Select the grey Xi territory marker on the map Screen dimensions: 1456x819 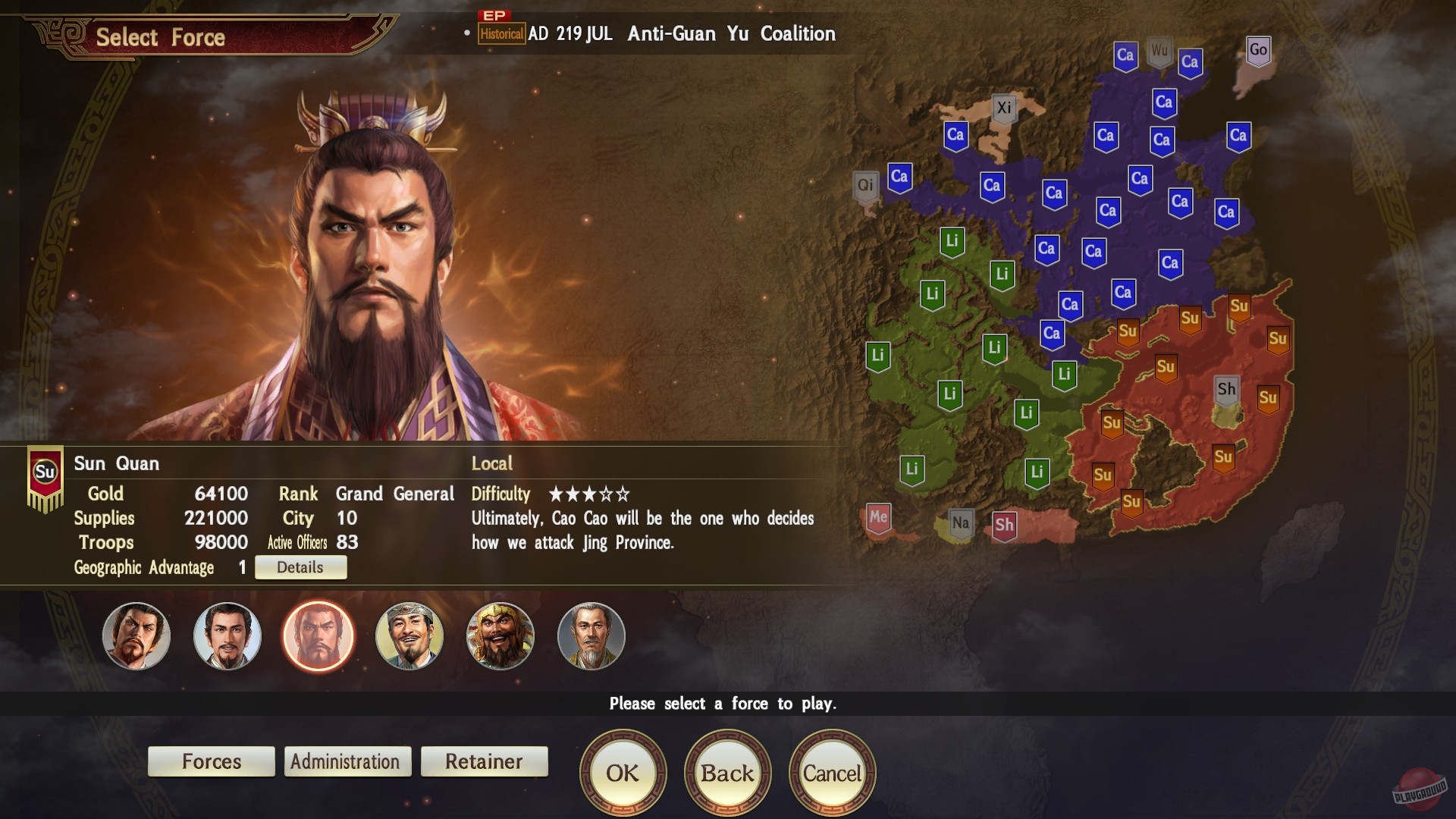click(x=1006, y=107)
